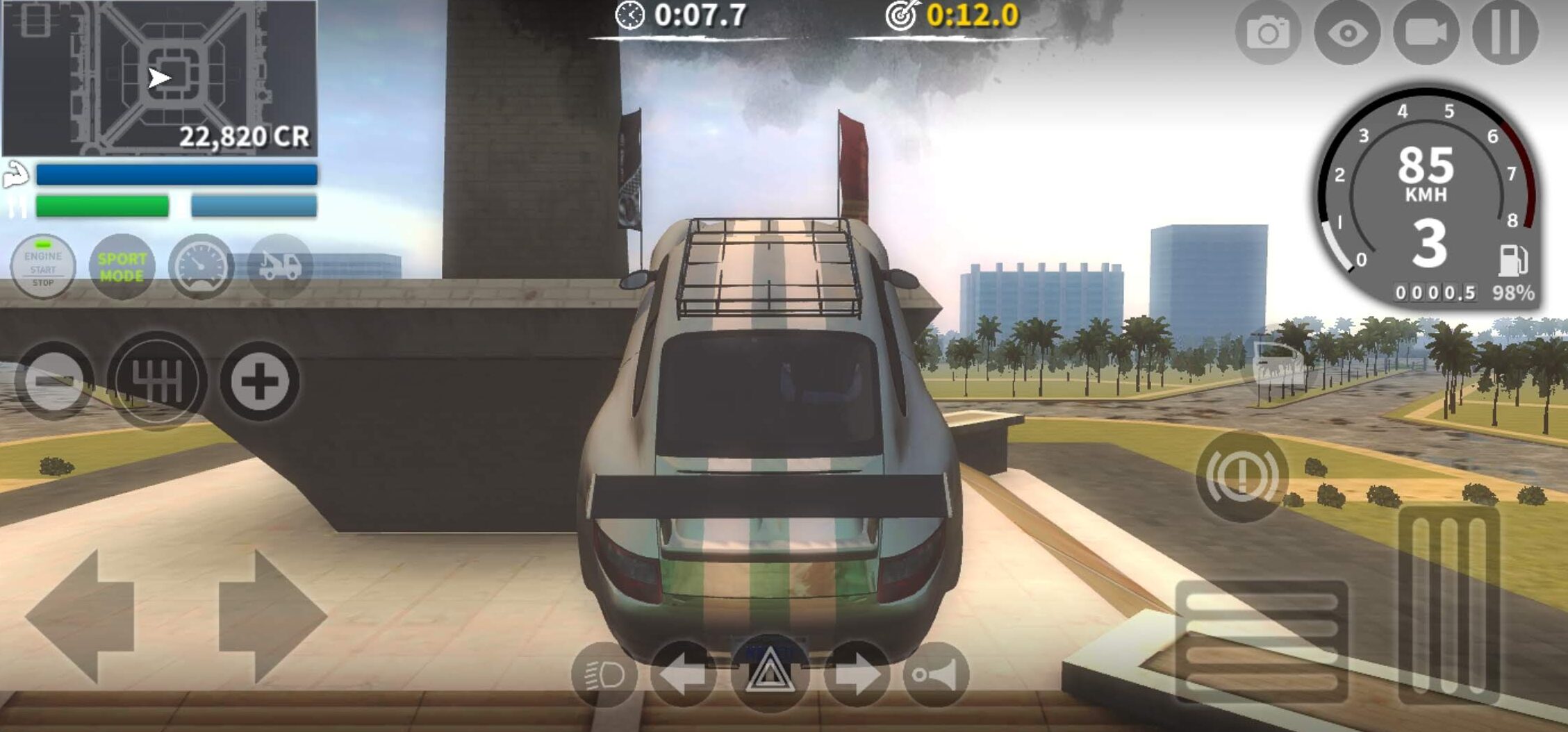The height and width of the screenshot is (732, 1568).
Task: Toggle the headlights
Action: (604, 674)
